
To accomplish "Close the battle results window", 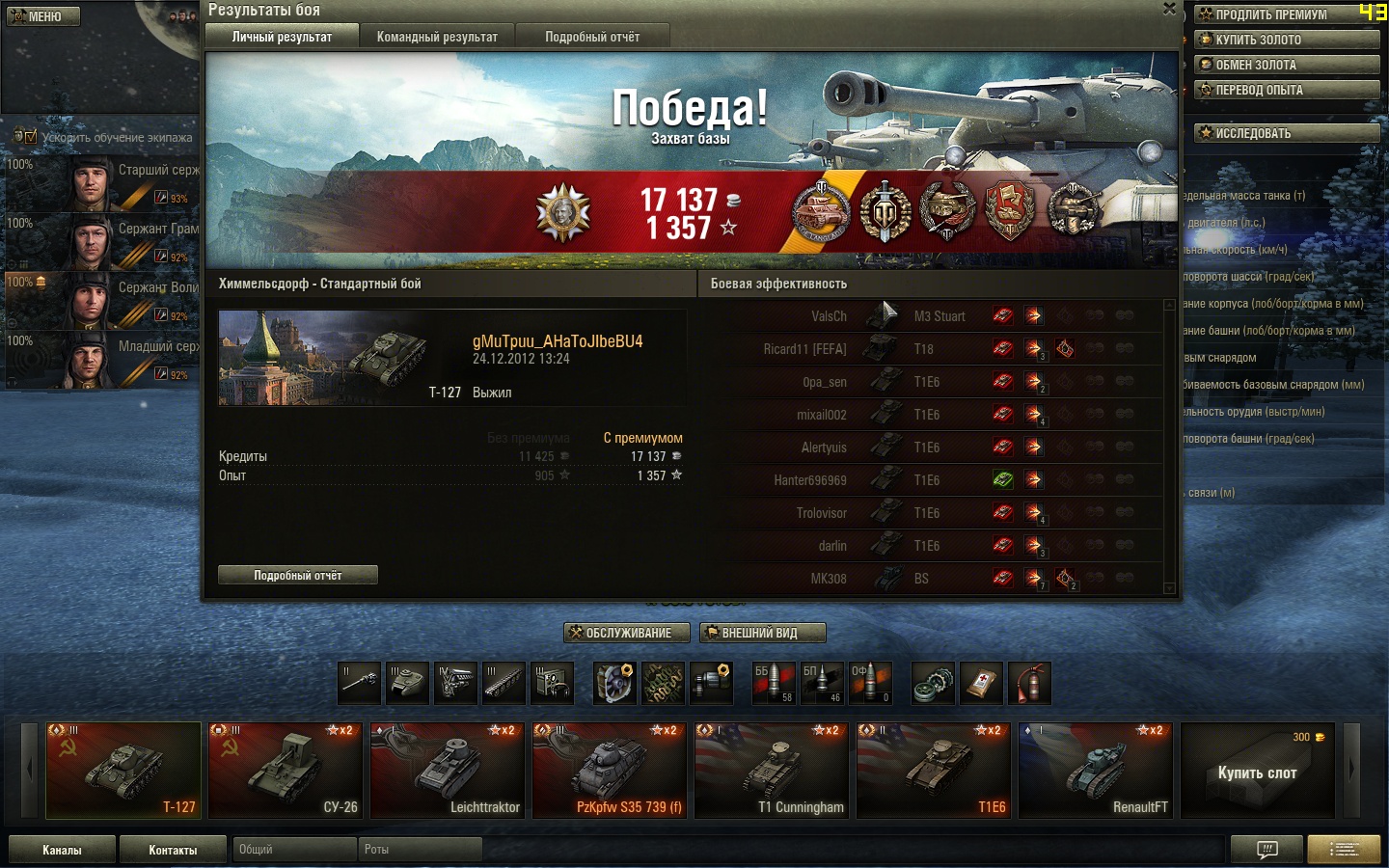I will 1169,9.
